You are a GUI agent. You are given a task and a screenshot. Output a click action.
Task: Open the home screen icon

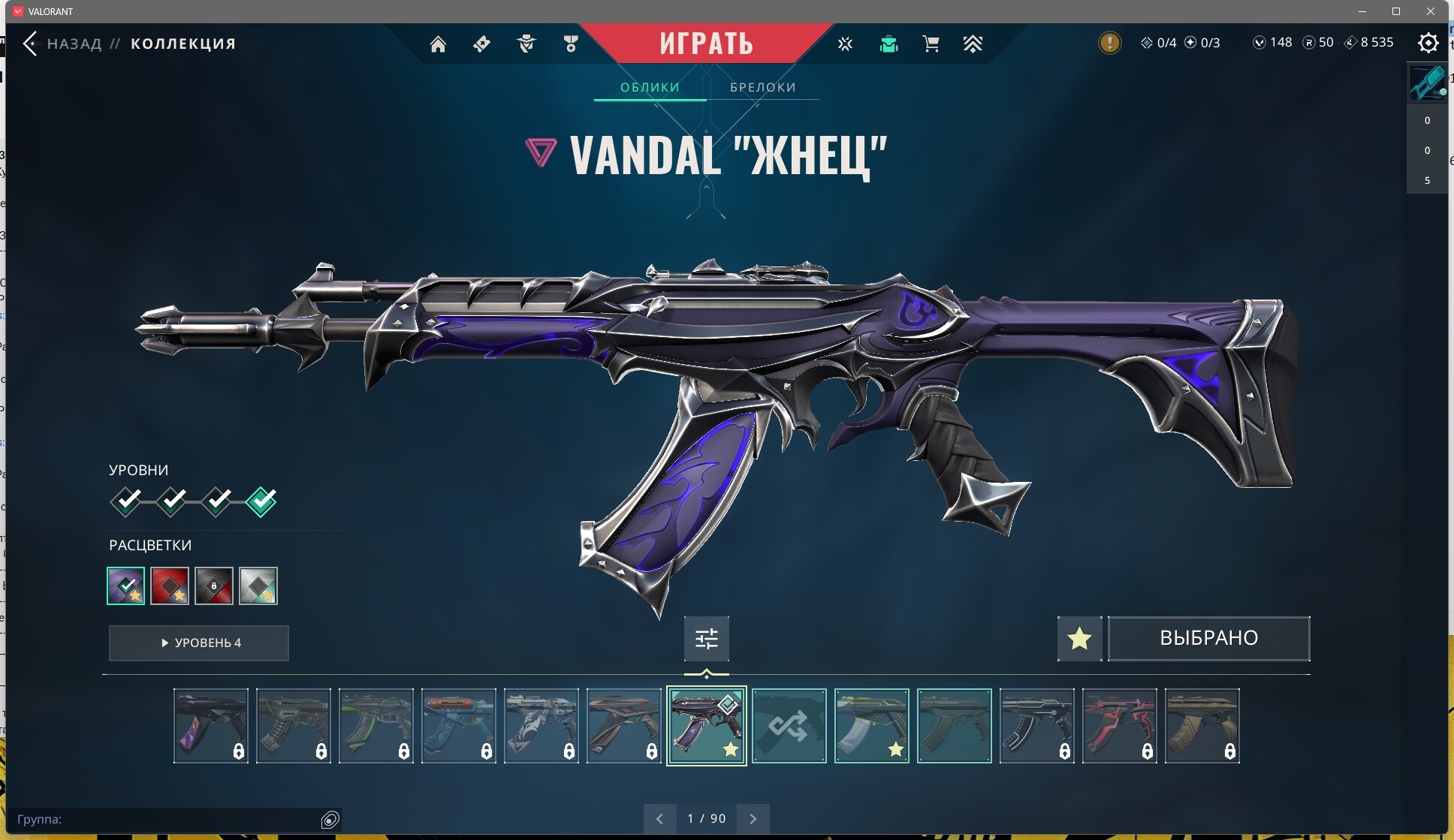tap(438, 44)
